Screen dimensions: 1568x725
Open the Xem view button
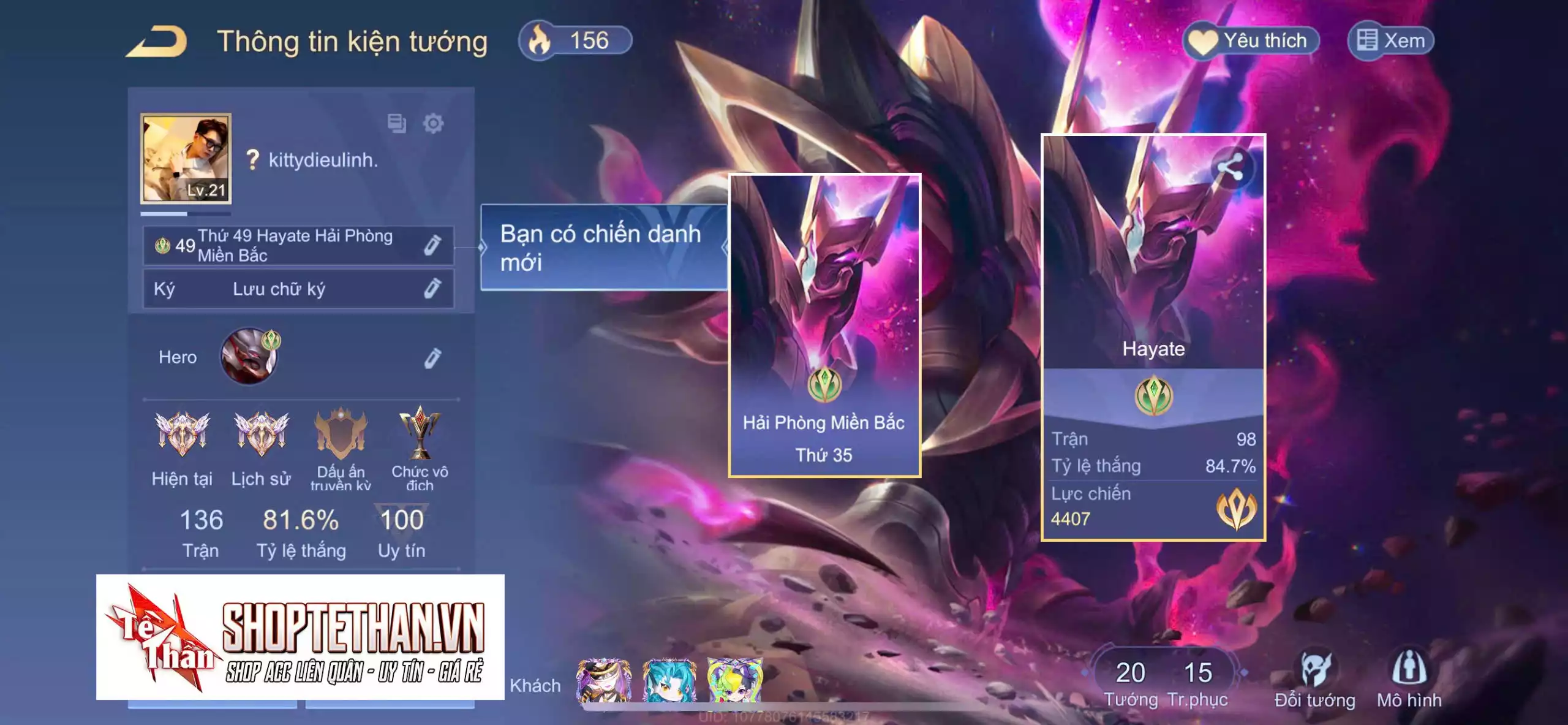pyautogui.click(x=1391, y=41)
